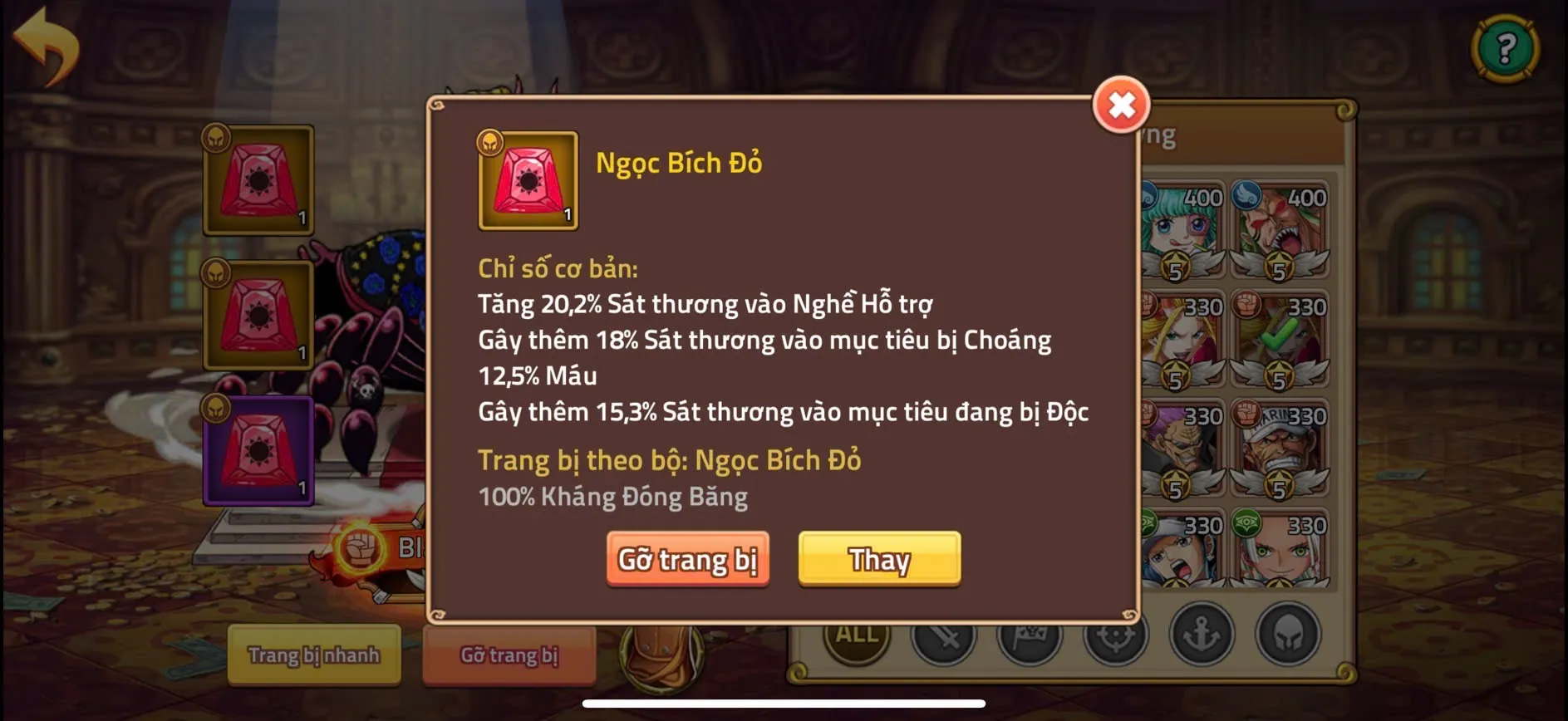Switch to the Trang bị nhanh tab
Screen dimensions: 1568x721
(313, 655)
